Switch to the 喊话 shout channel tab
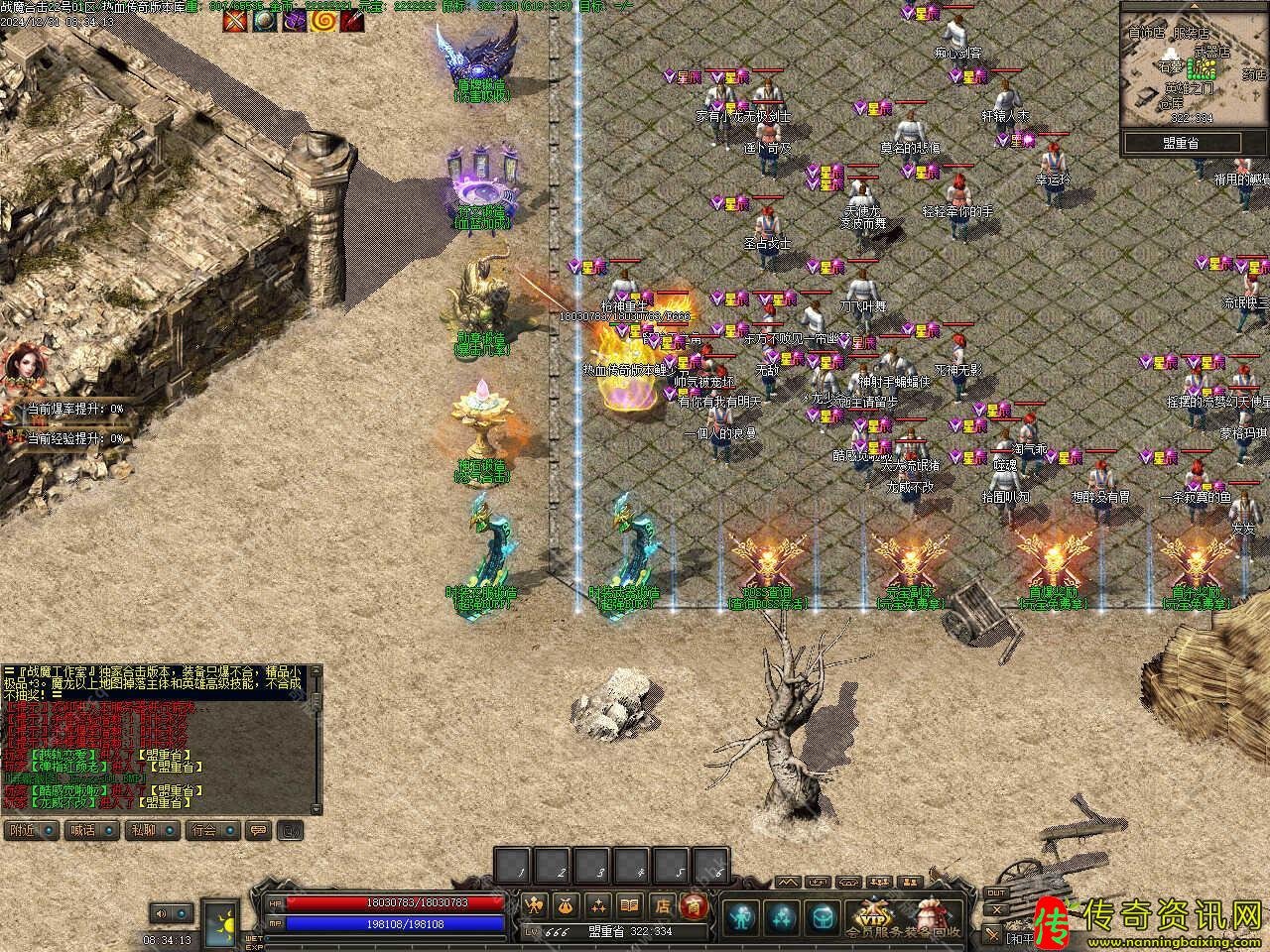Screen dimensions: 1270x952 click(x=82, y=830)
